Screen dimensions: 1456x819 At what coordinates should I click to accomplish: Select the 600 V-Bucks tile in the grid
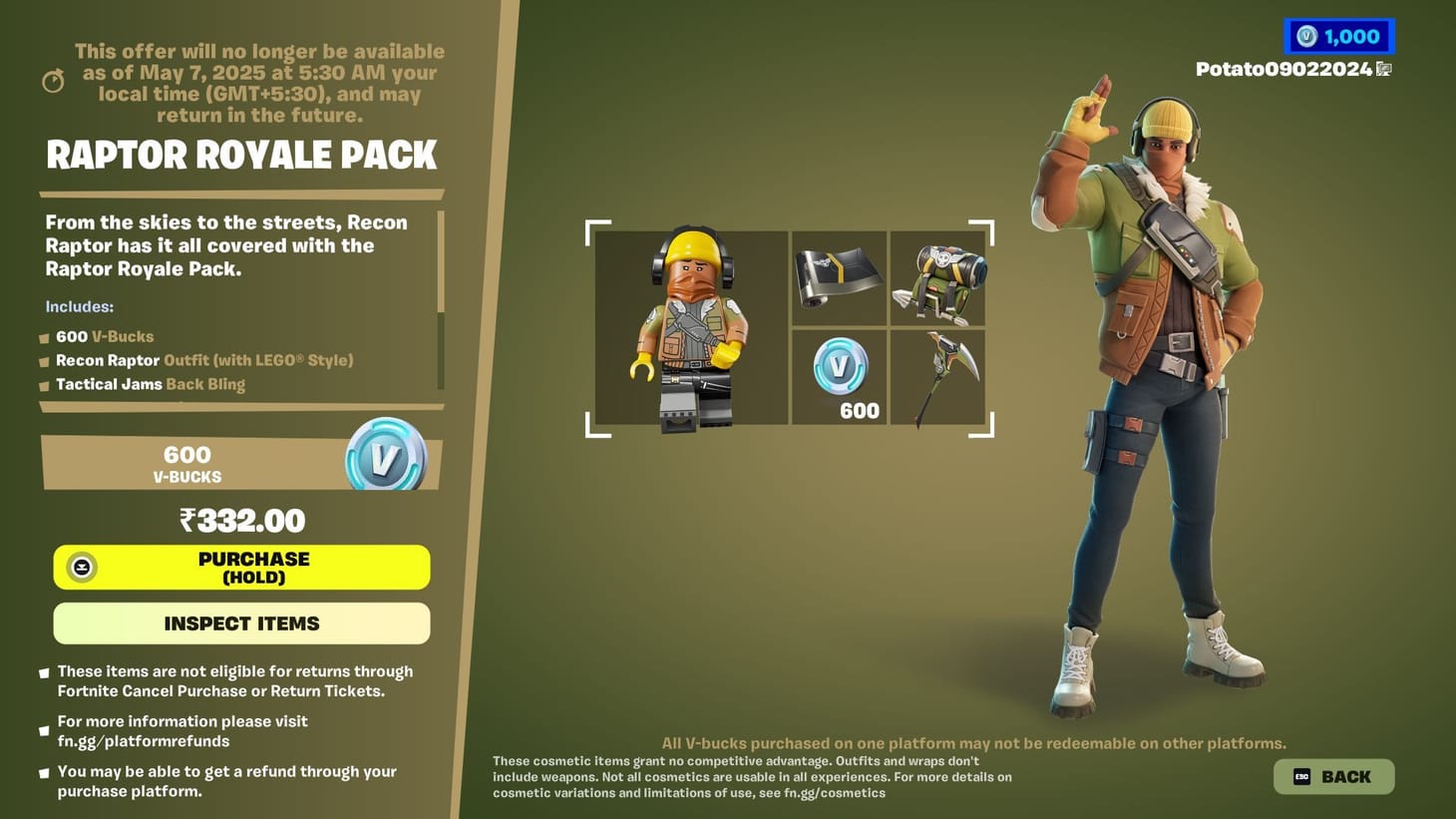(838, 377)
